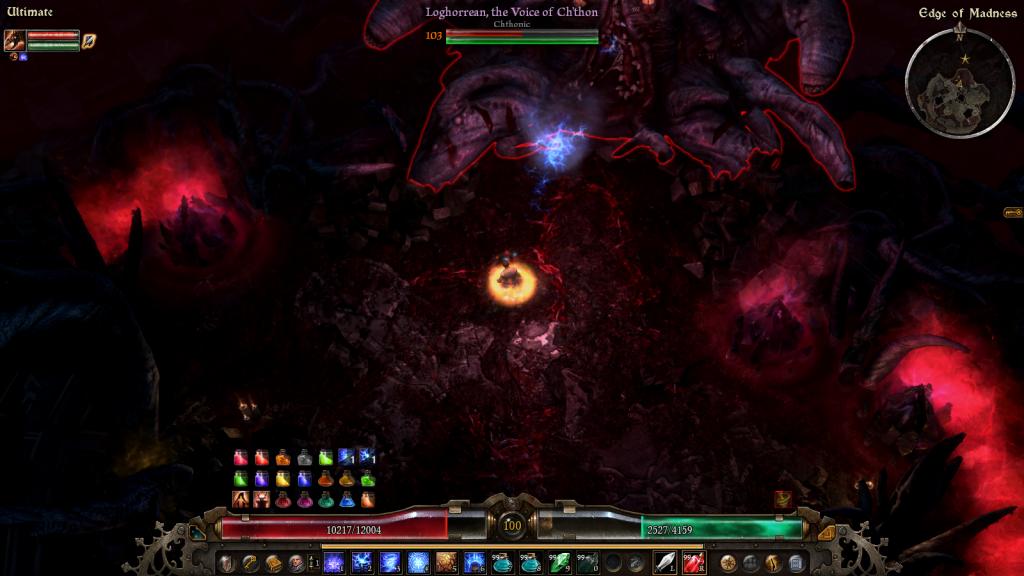Select the white feather left-mouse skill slot
1024x576 pixels.
pyautogui.click(x=665, y=563)
